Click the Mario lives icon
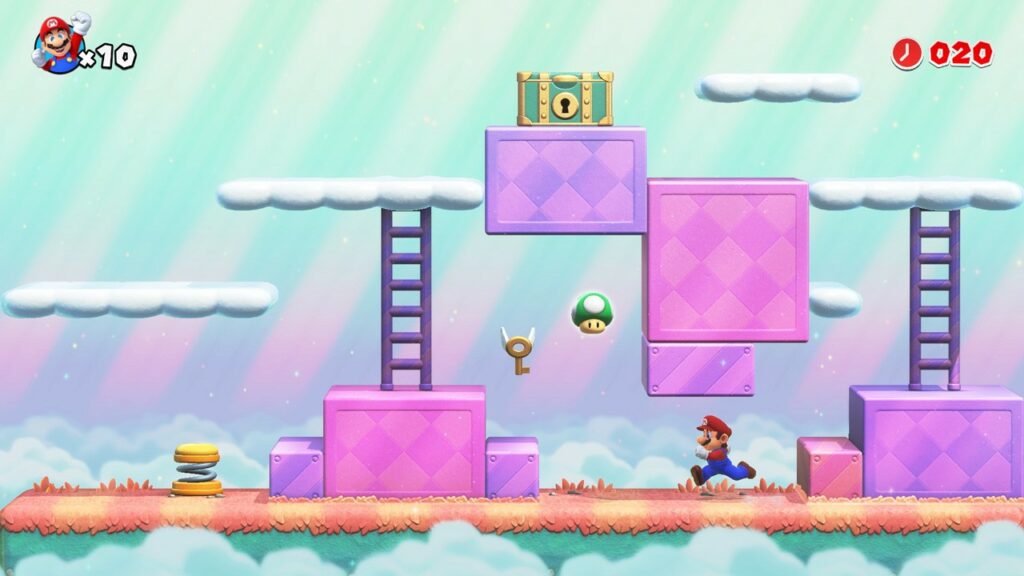 pos(58,45)
